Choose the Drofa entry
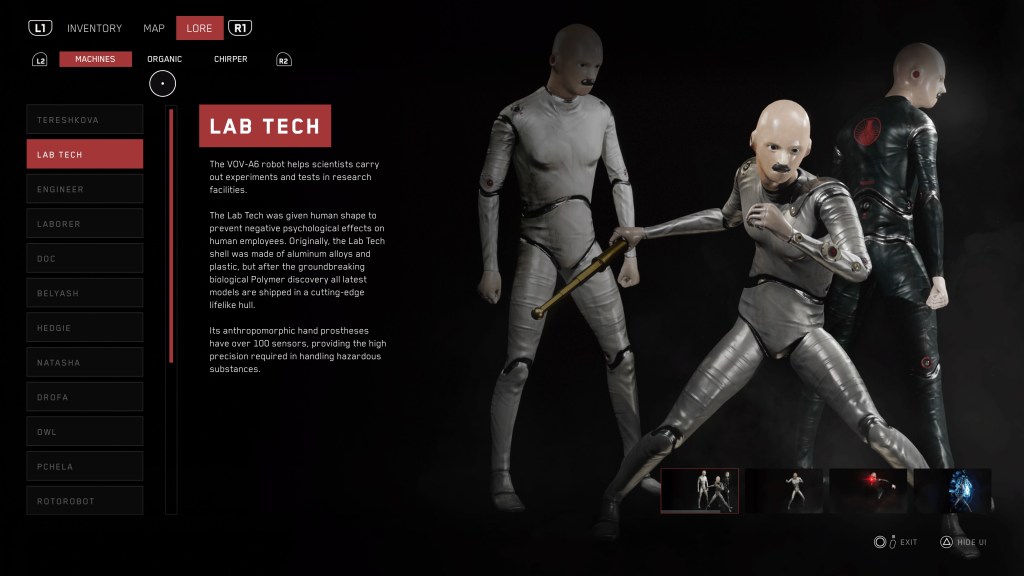1024x576 pixels. [x=85, y=397]
